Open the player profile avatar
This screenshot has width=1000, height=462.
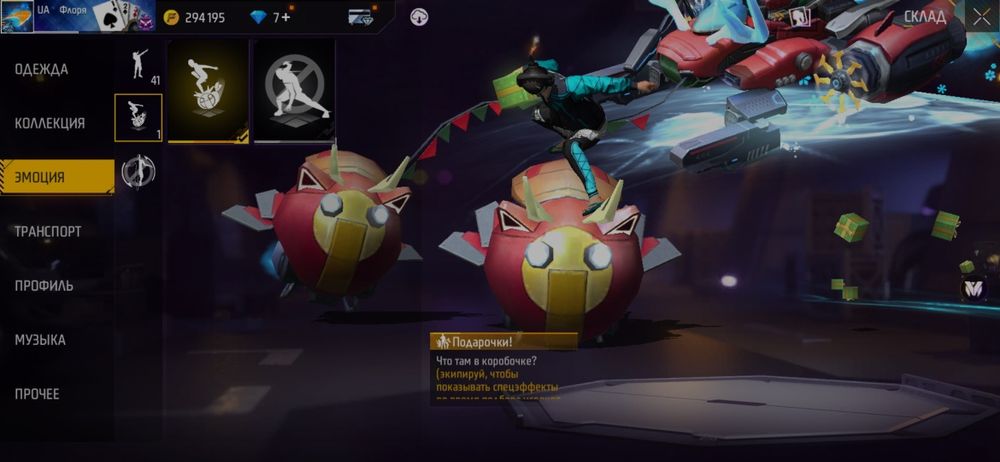[18, 17]
